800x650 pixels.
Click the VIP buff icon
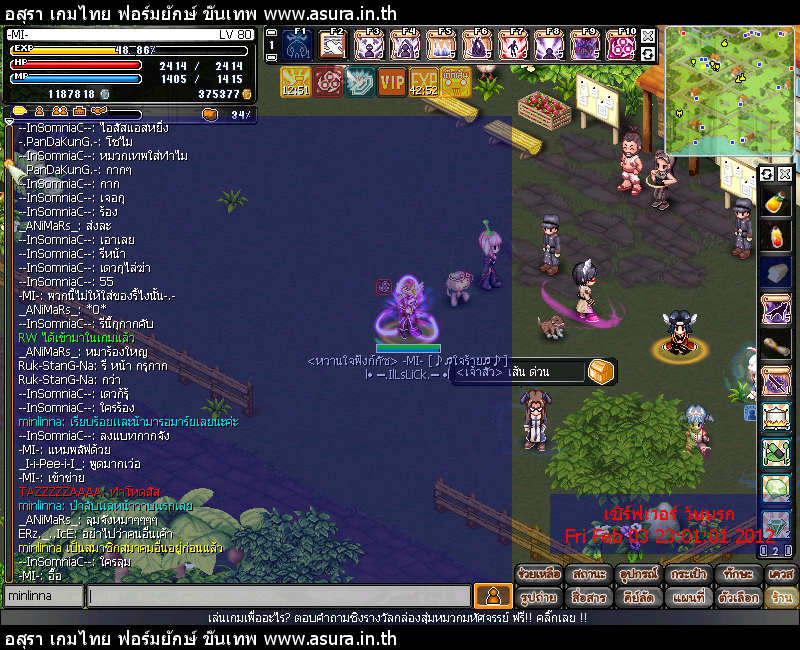(x=392, y=82)
